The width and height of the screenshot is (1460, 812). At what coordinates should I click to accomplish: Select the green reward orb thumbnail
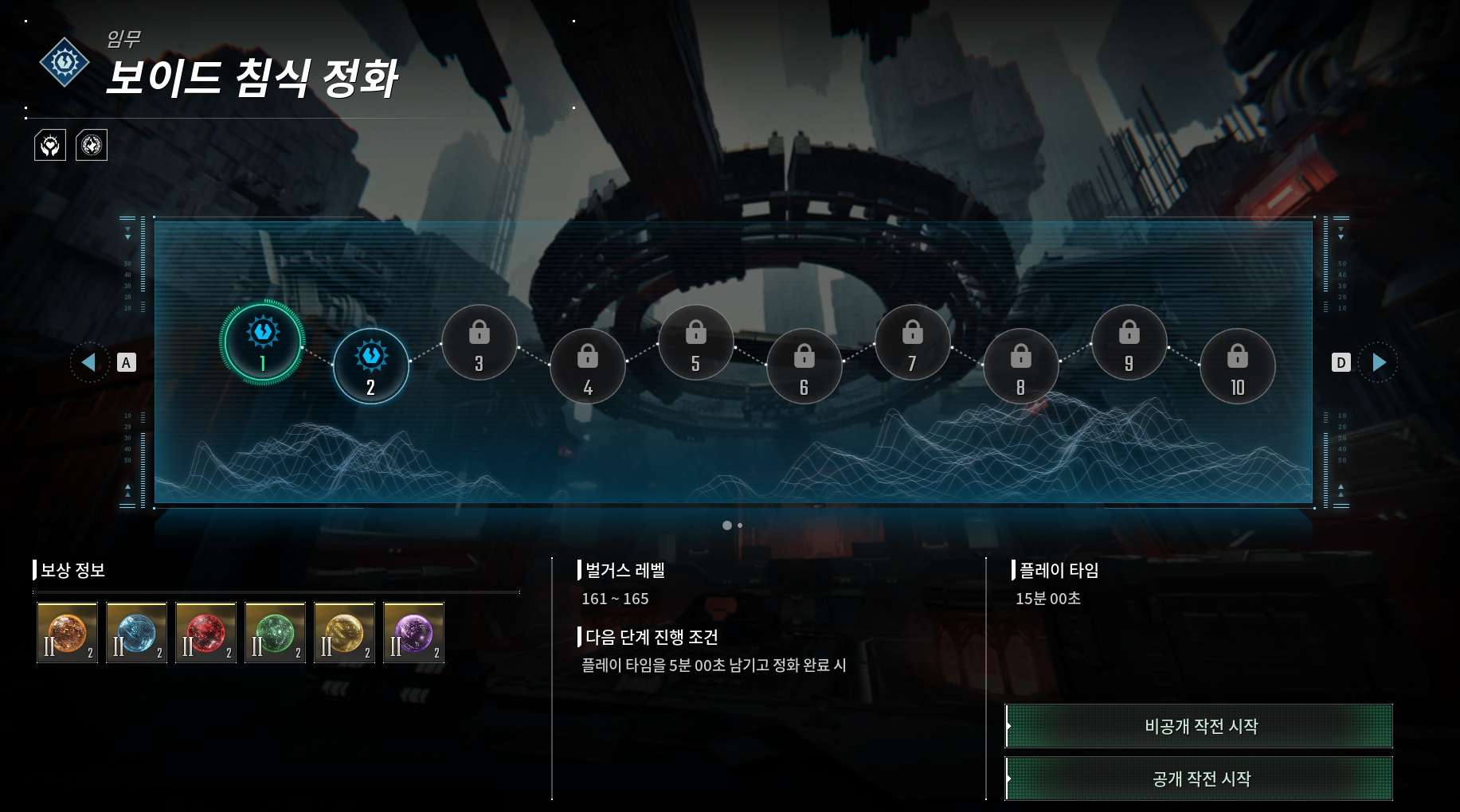[275, 634]
